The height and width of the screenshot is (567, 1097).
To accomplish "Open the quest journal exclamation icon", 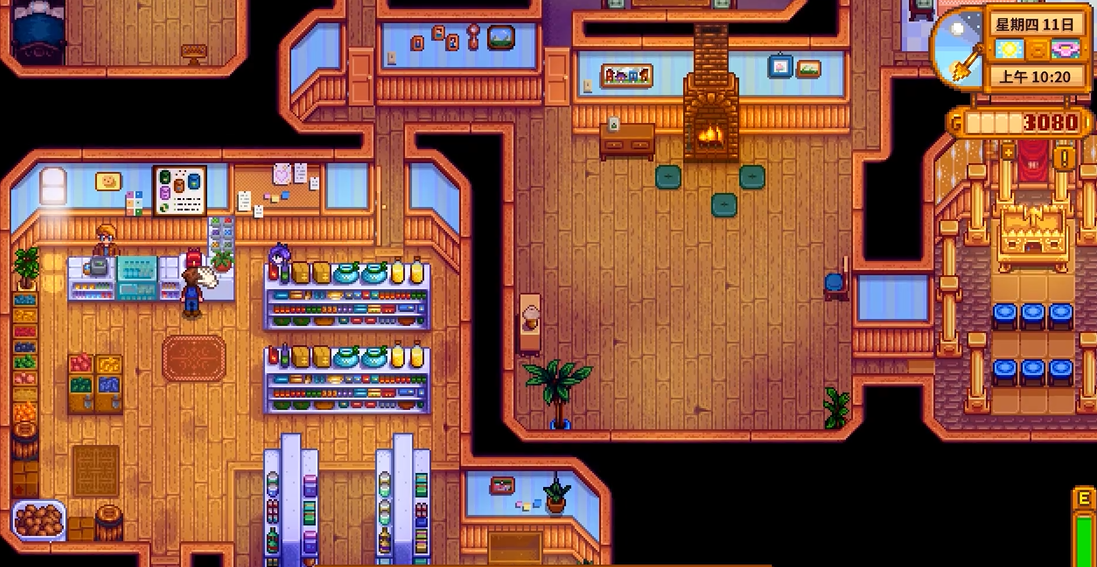I will (1066, 158).
